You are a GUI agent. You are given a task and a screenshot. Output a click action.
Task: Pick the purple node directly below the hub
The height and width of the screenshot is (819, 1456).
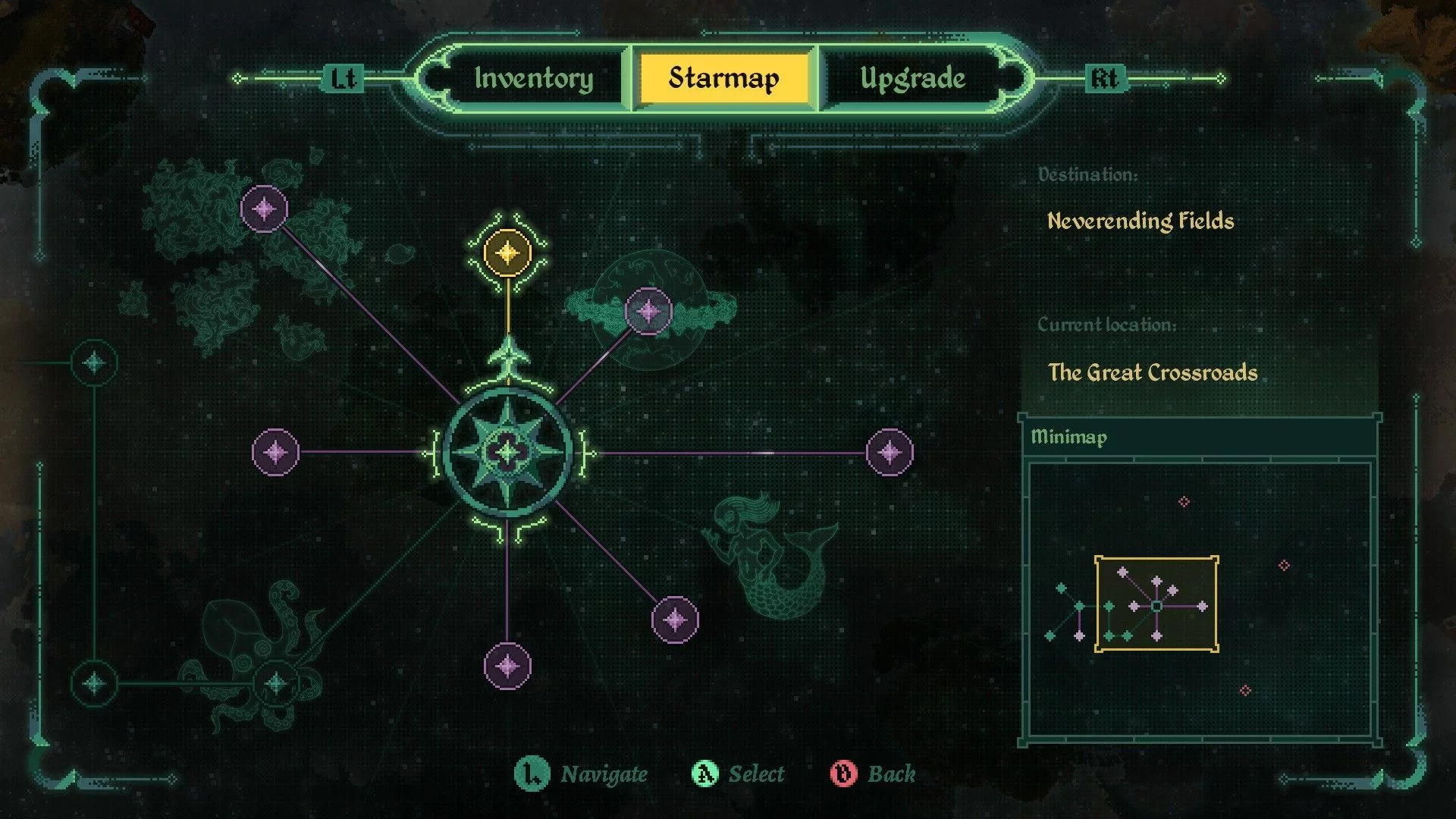tap(507, 667)
